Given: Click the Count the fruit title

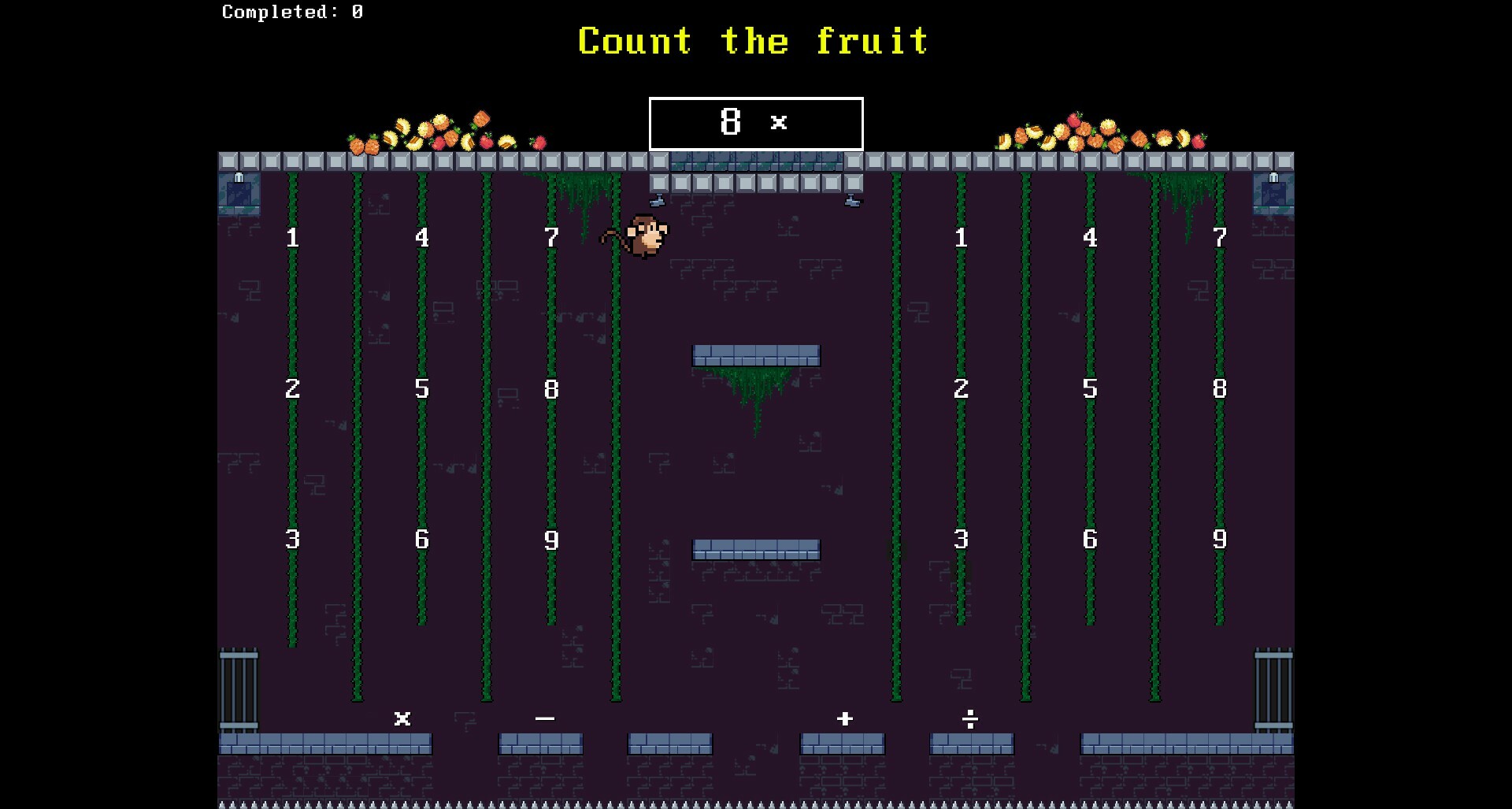Looking at the screenshot, I should coord(752,41).
